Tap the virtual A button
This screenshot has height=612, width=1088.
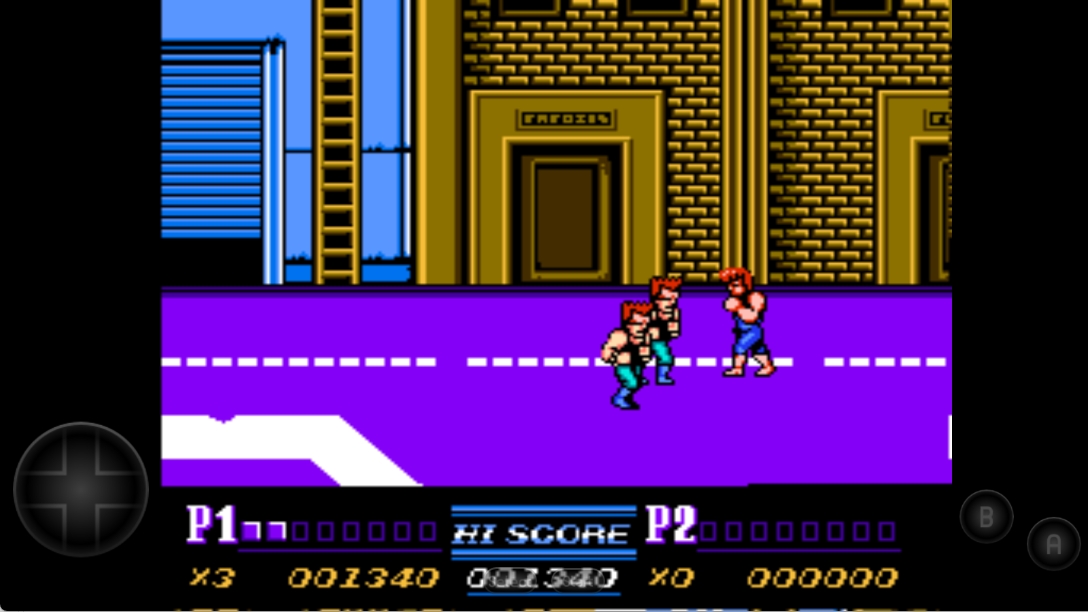tap(1053, 544)
